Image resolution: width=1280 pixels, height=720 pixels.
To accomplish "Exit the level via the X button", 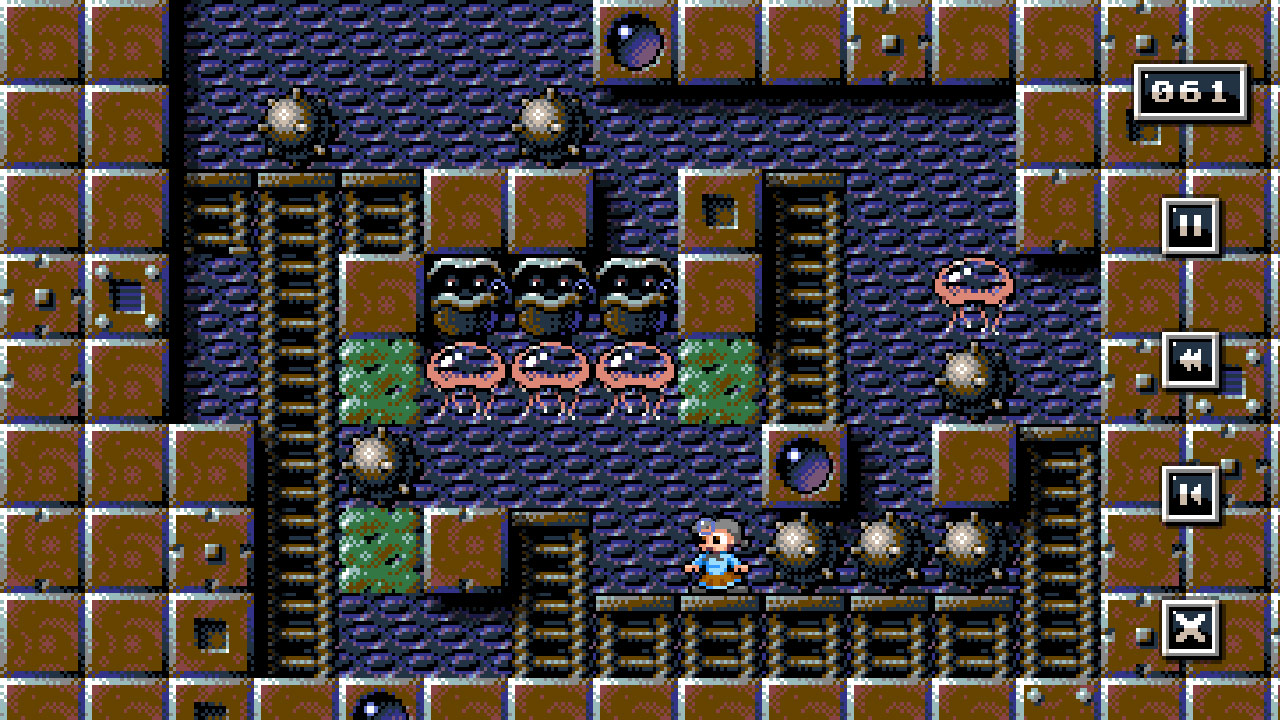I will click(1190, 625).
